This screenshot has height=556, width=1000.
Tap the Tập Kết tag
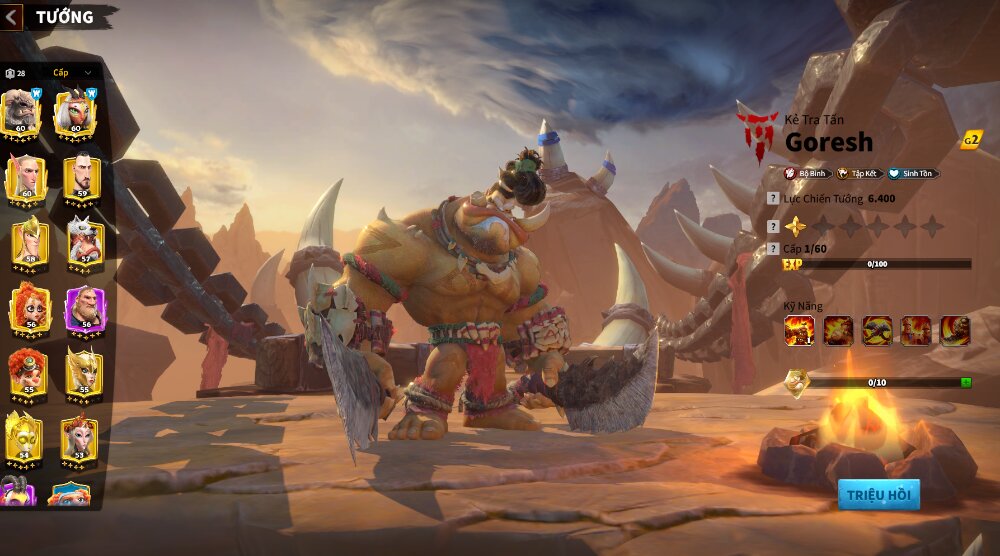click(x=859, y=173)
